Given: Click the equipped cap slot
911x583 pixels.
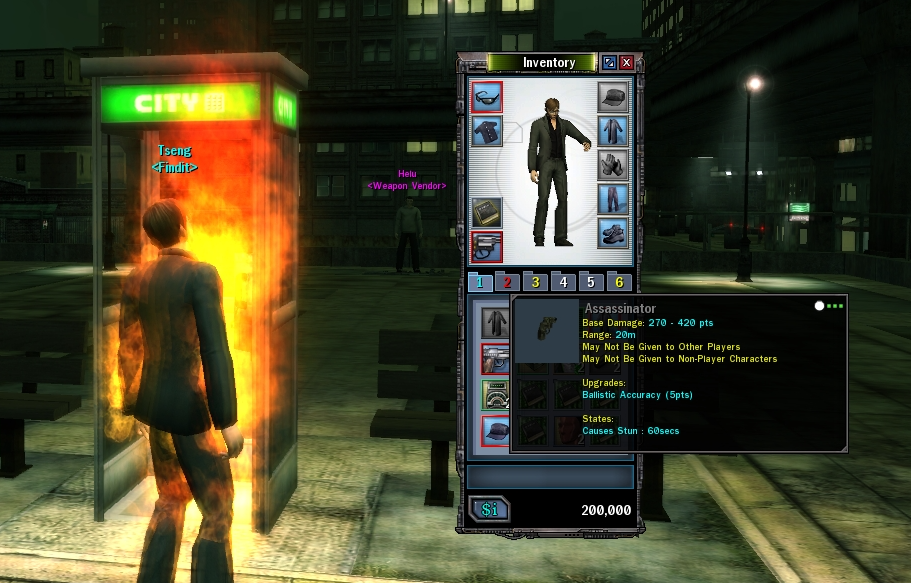Looking at the screenshot, I should [x=613, y=97].
